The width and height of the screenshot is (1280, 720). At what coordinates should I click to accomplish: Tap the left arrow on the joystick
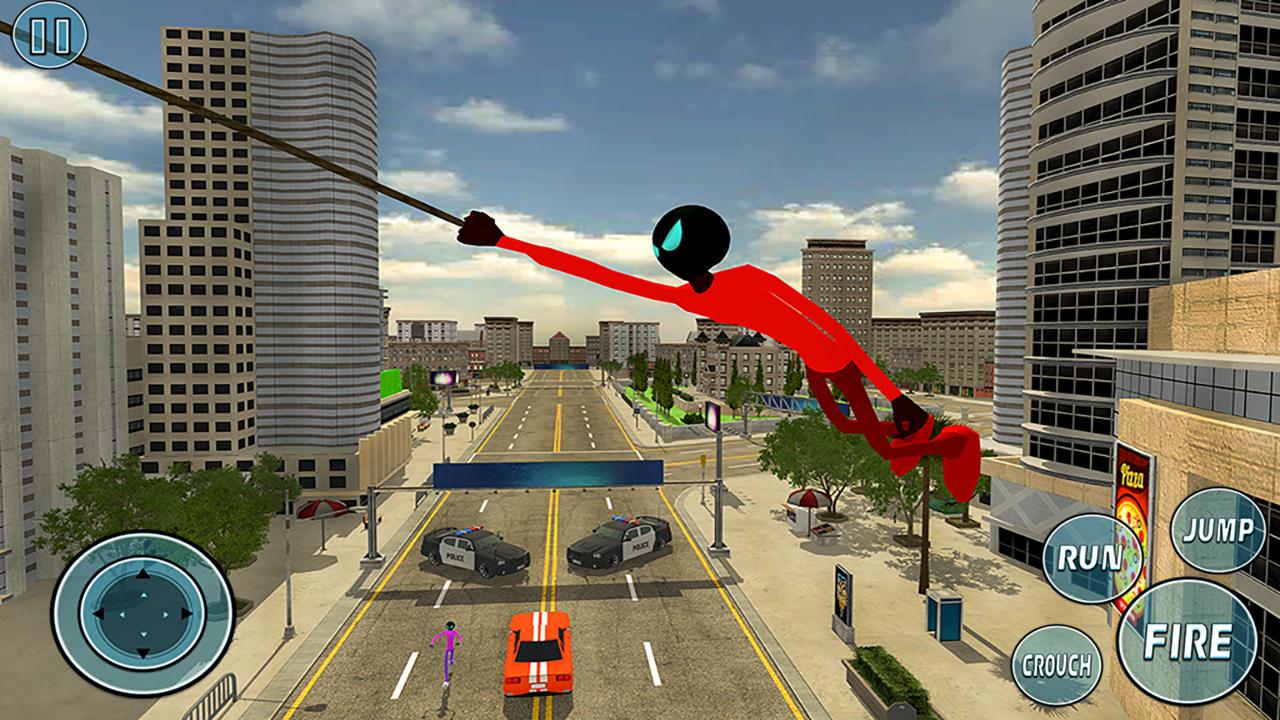(98, 611)
